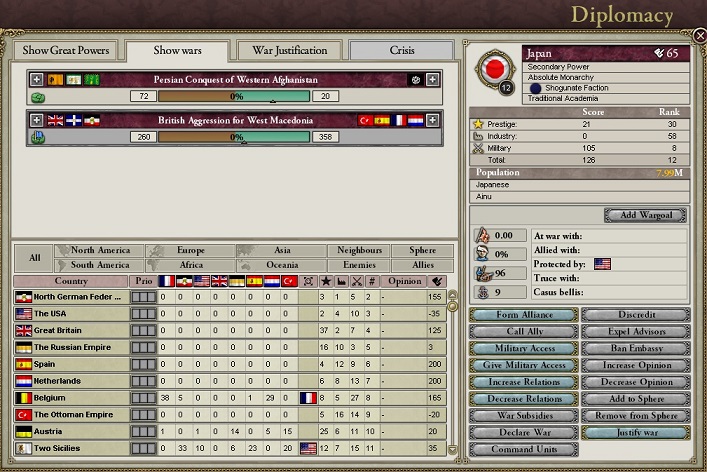
Task: Form Alliance with selected country
Action: point(523,315)
